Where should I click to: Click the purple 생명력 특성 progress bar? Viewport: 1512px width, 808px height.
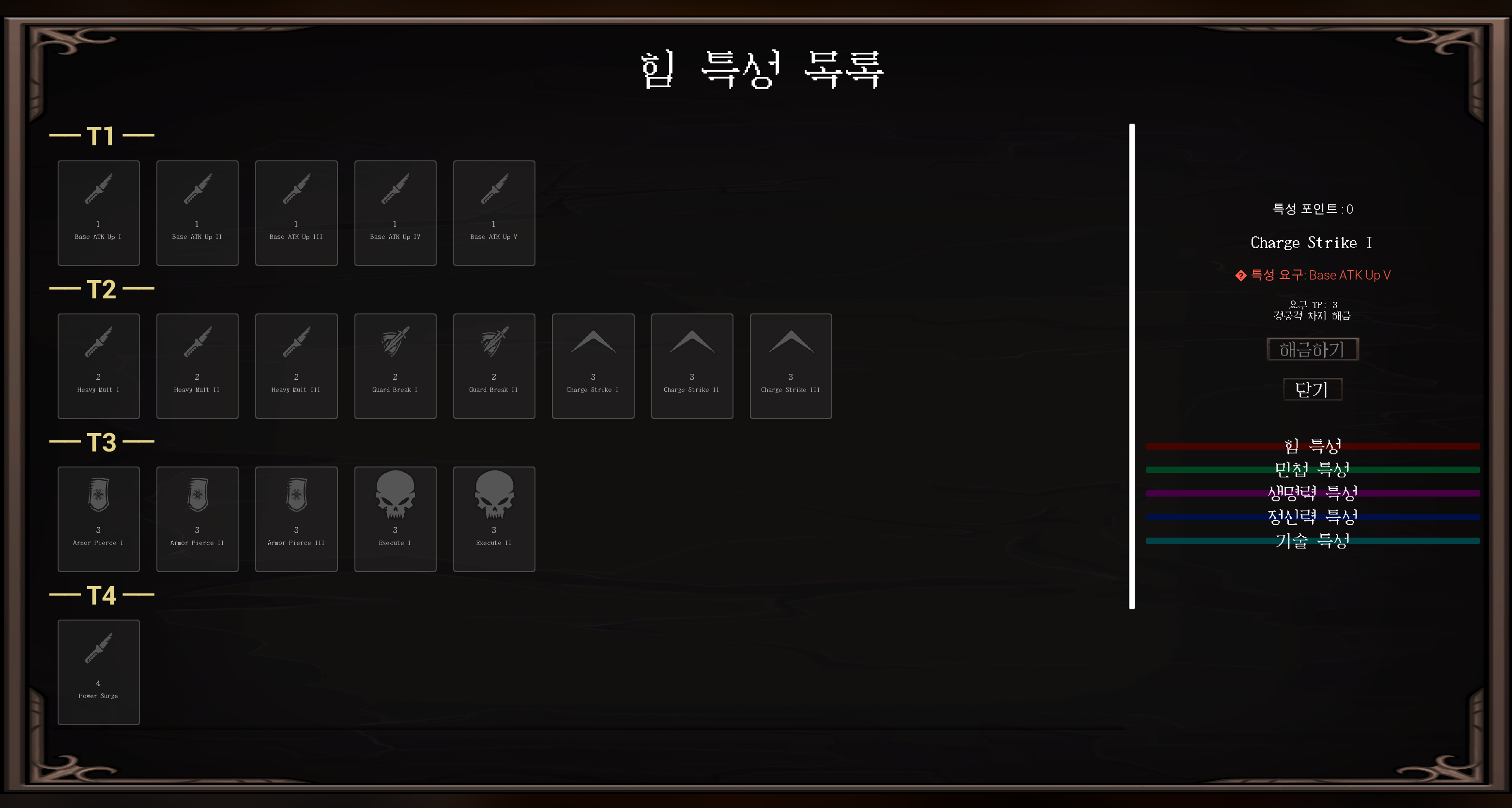1313,493
